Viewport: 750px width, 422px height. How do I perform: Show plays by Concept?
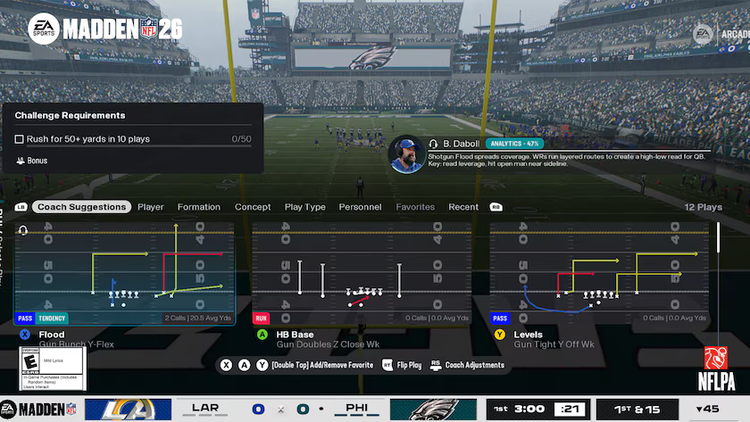pyautogui.click(x=253, y=207)
